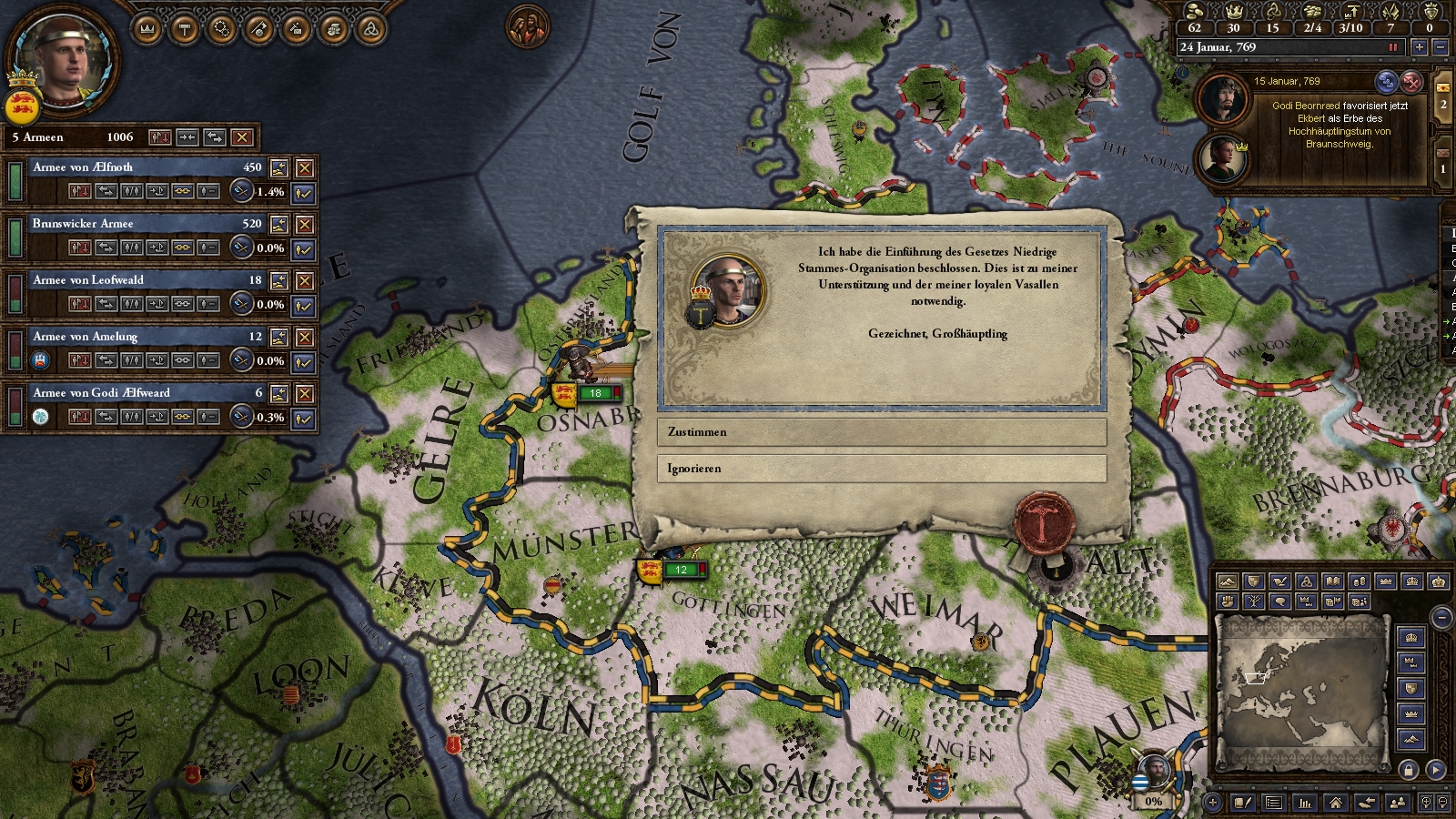This screenshot has height=819, width=1456.
Task: Select the Brunswicker Armee row
Action: (x=136, y=224)
